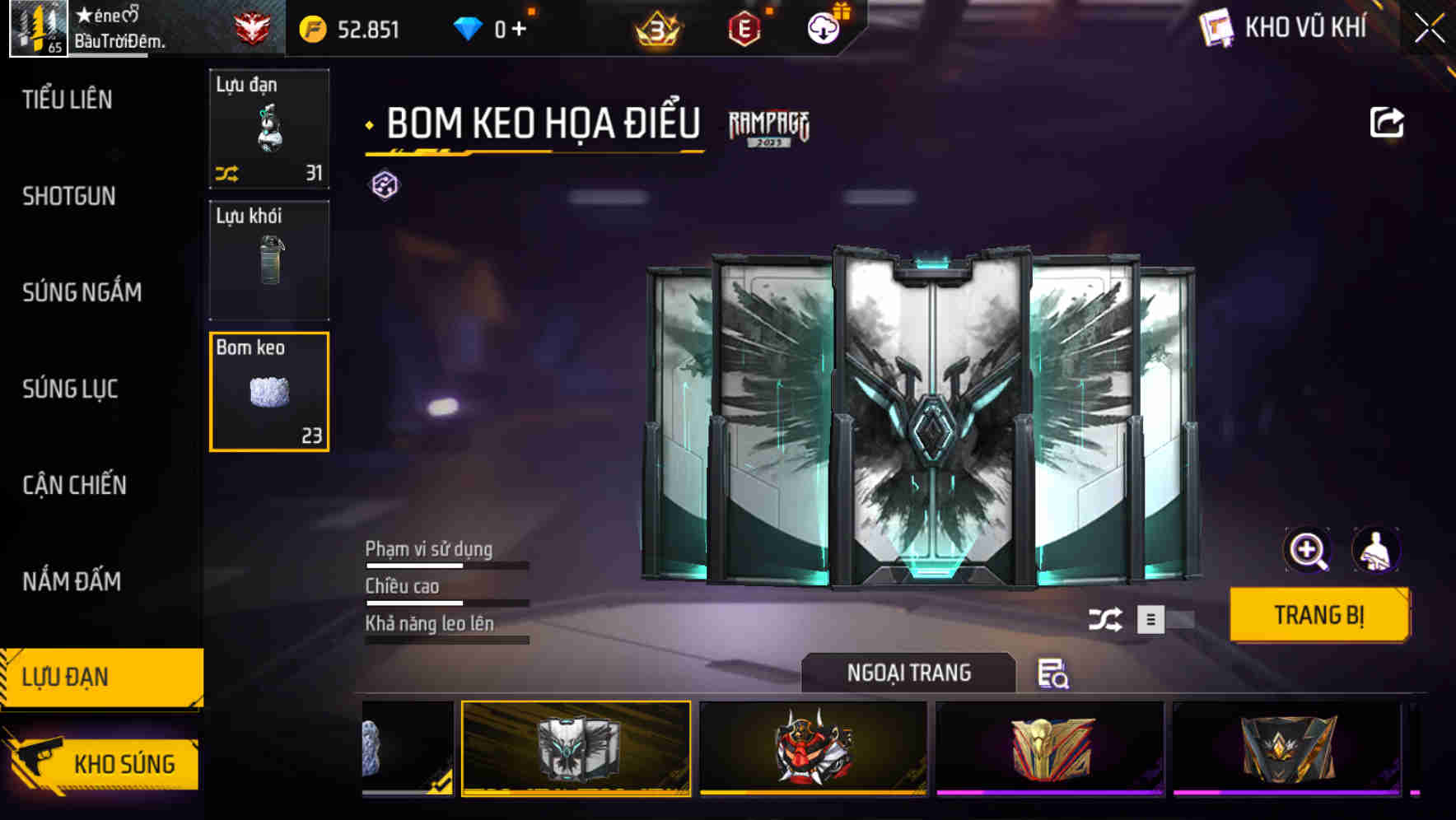
Task: Expand the Kho Súng section
Action: click(x=124, y=763)
